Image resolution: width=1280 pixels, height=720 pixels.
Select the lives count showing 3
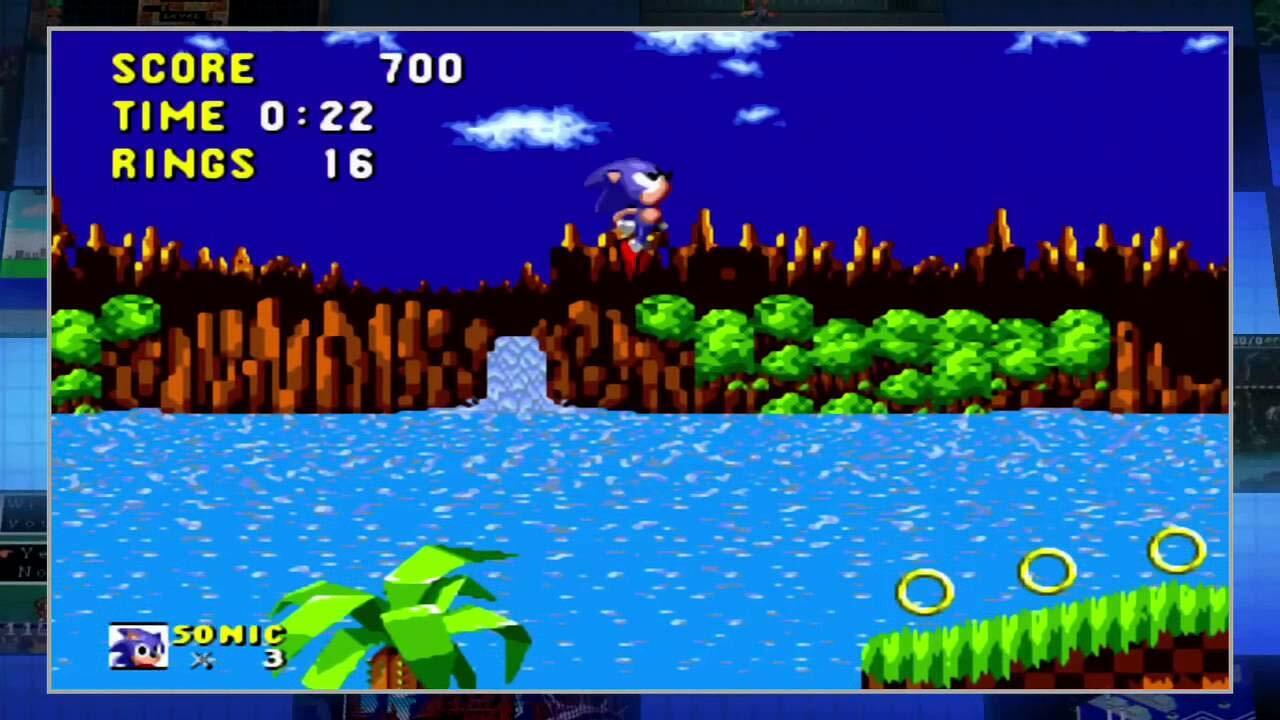click(270, 658)
